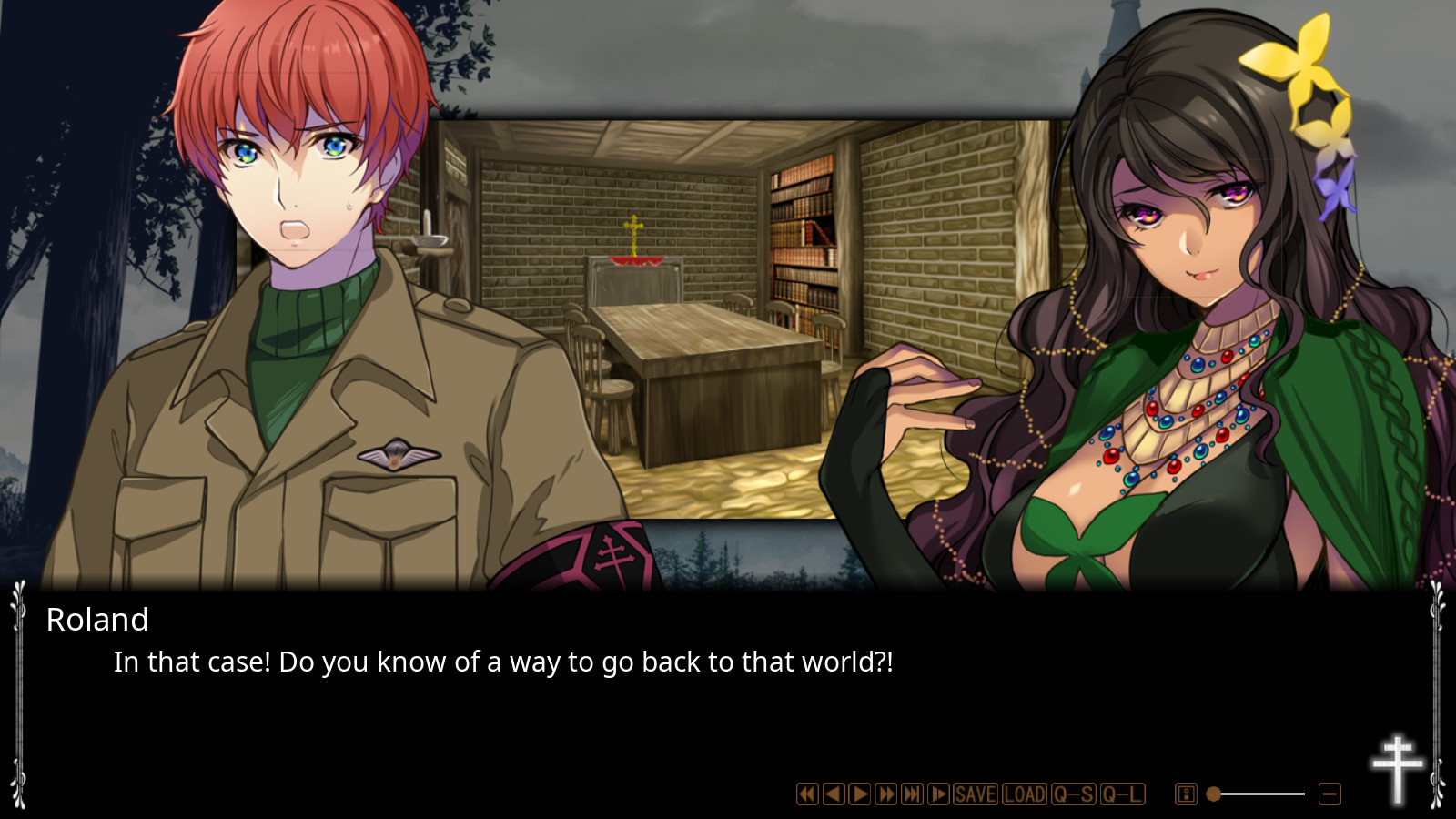Activate the fast-forward skip icon

(885, 794)
